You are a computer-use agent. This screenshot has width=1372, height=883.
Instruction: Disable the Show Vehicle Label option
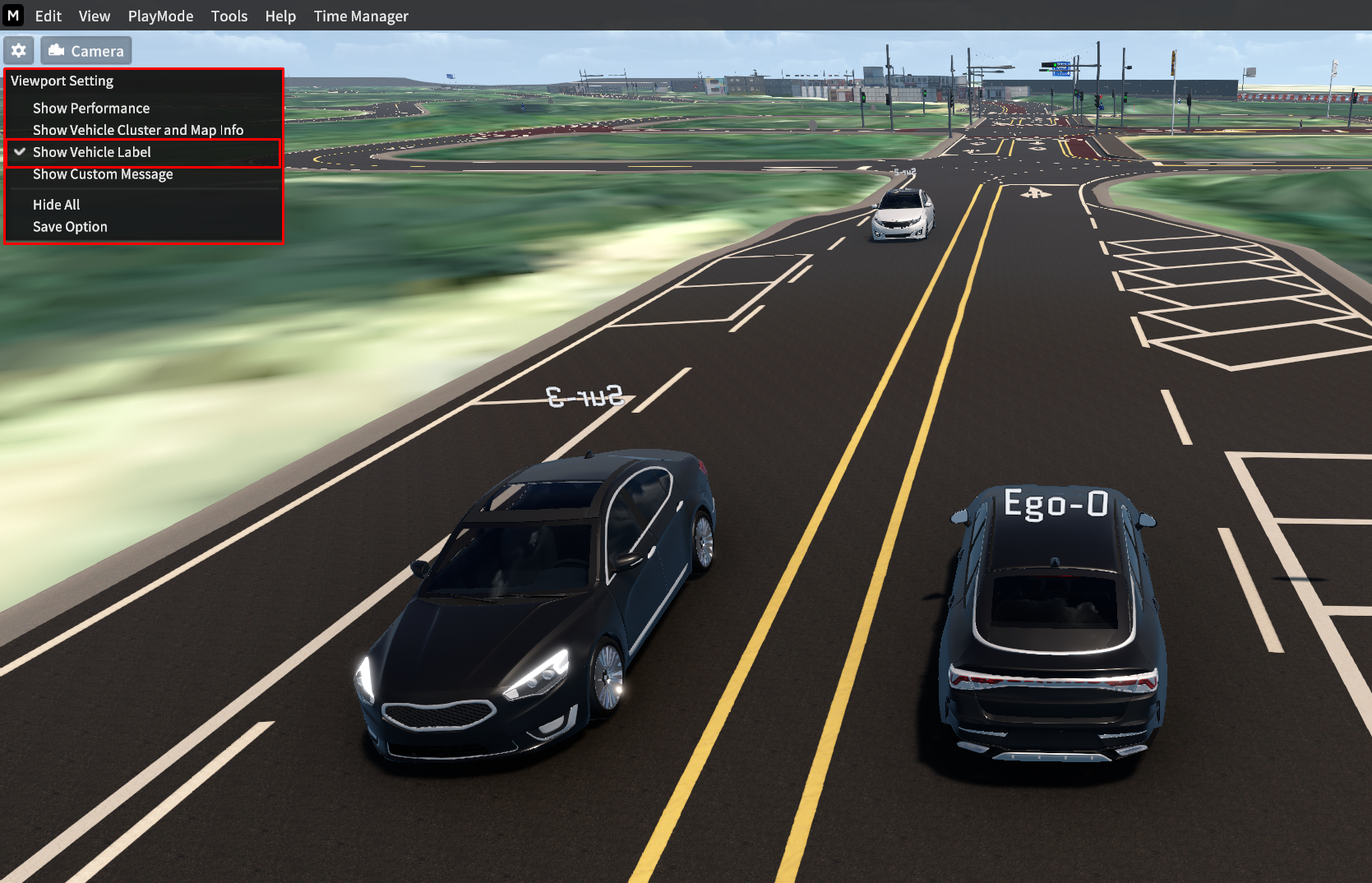point(91,152)
